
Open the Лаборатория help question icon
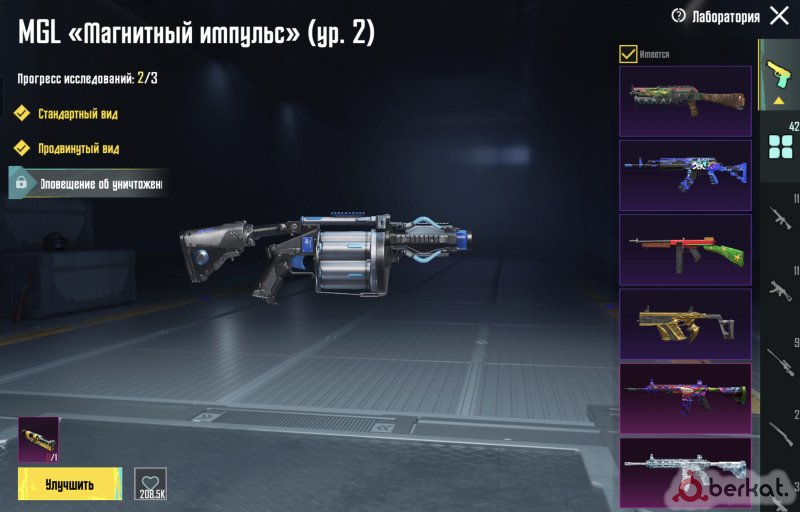pos(679,16)
